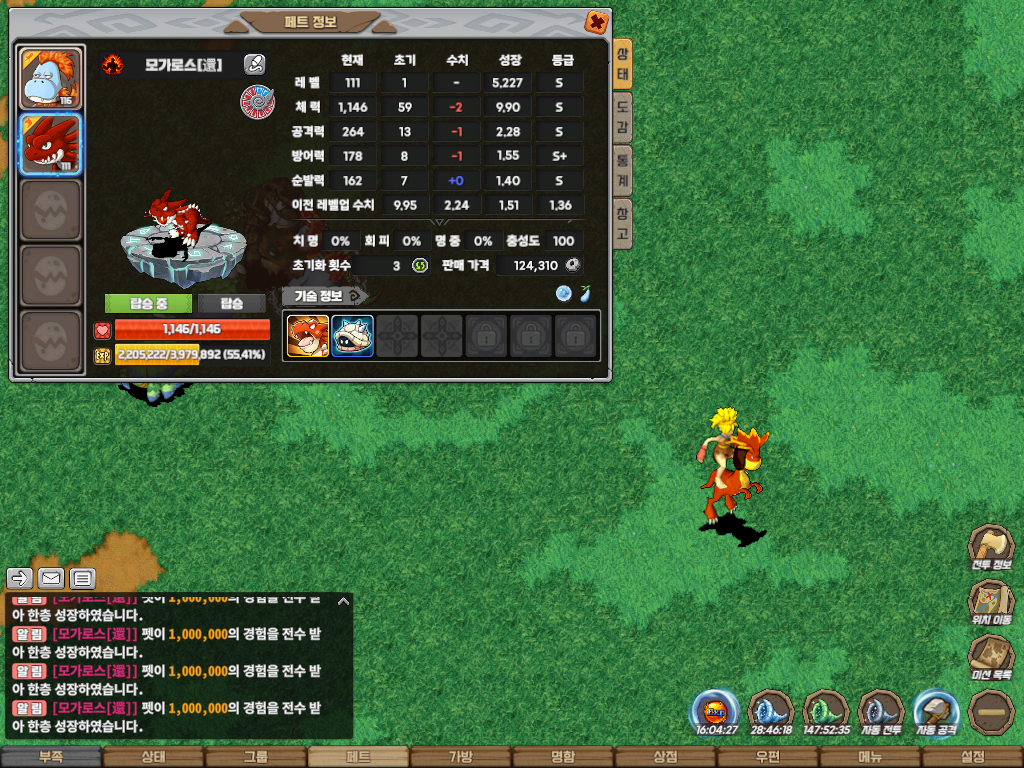
Task: Click the 탑승 ride button
Action: [x=231, y=303]
